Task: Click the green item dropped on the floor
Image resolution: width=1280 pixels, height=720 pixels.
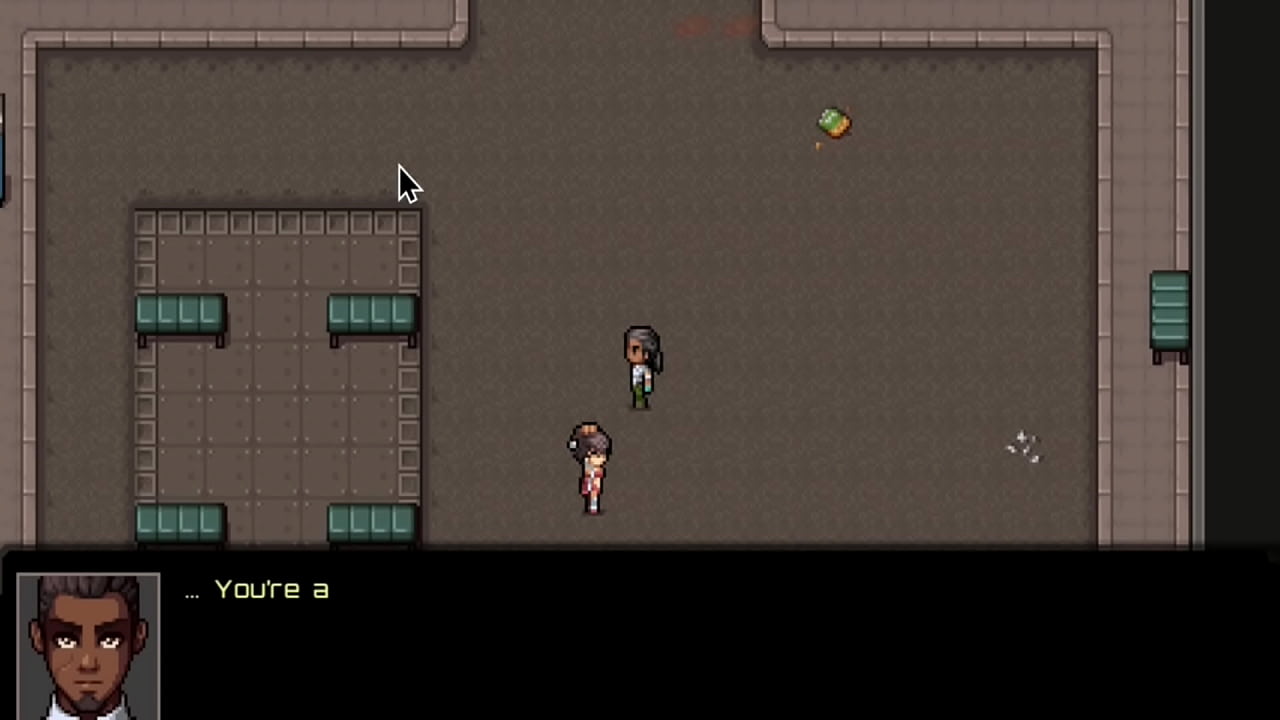Action: tap(834, 122)
